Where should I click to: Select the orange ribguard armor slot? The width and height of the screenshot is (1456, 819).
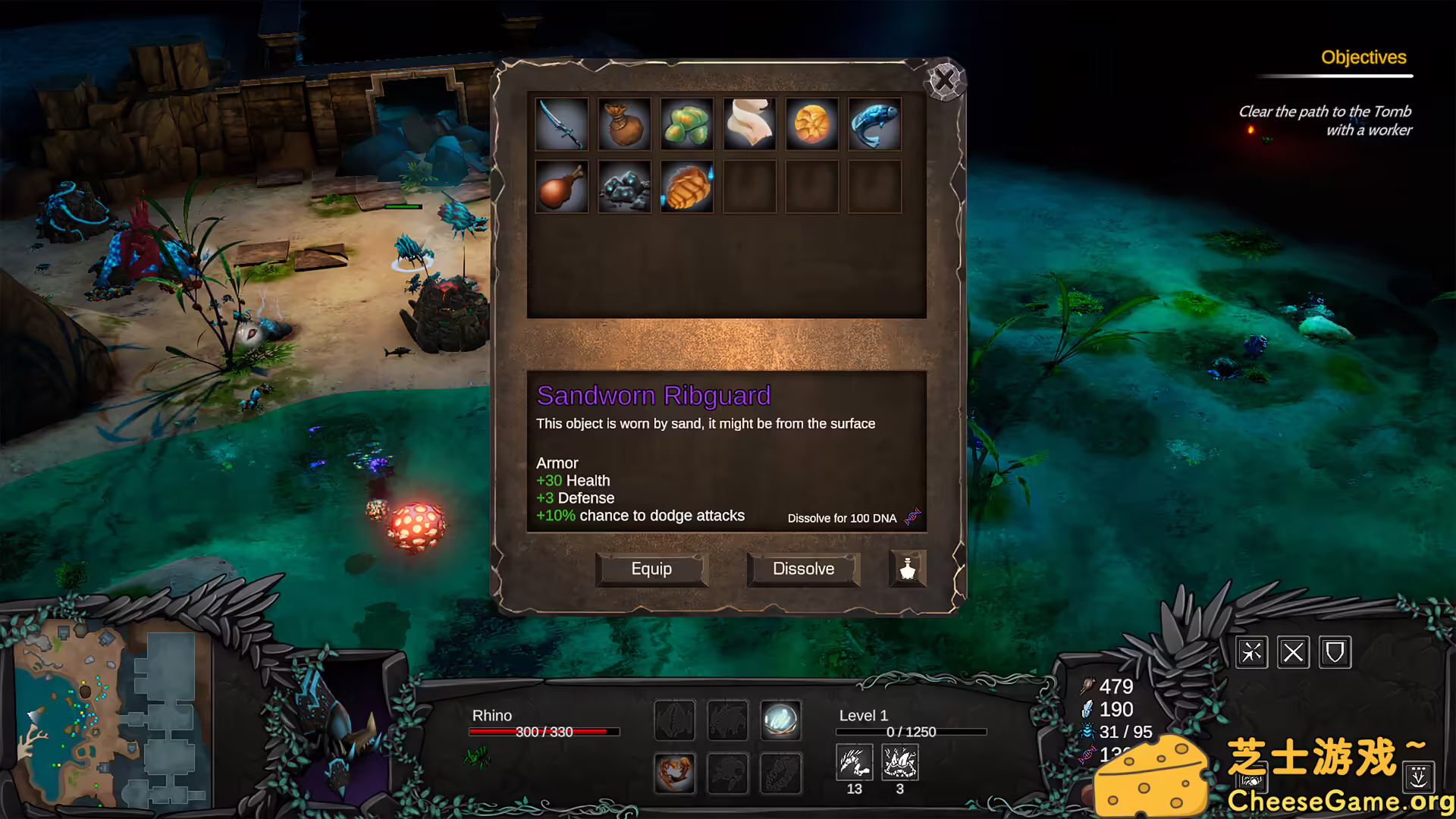coord(687,187)
